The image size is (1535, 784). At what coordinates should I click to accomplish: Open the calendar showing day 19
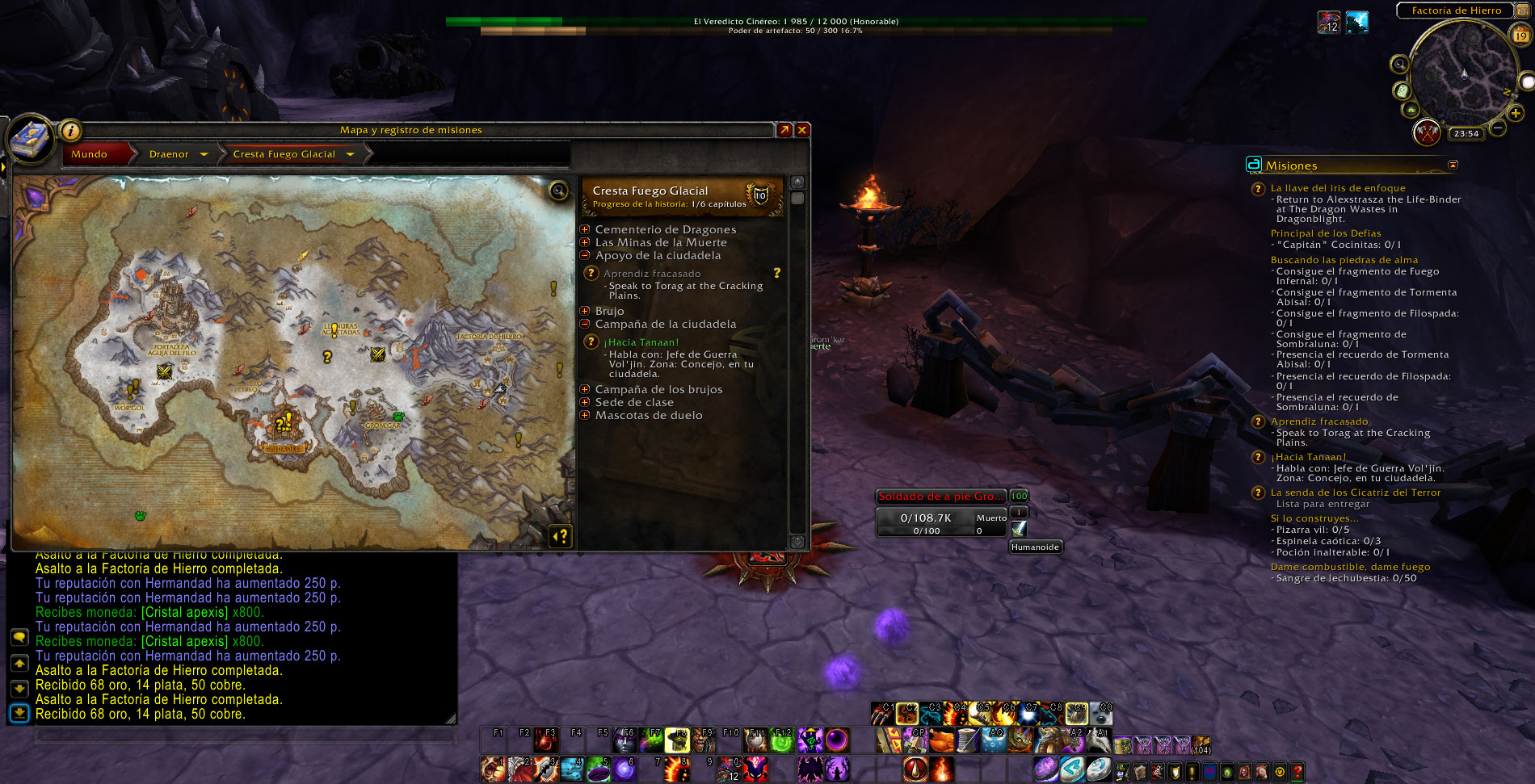(1521, 35)
